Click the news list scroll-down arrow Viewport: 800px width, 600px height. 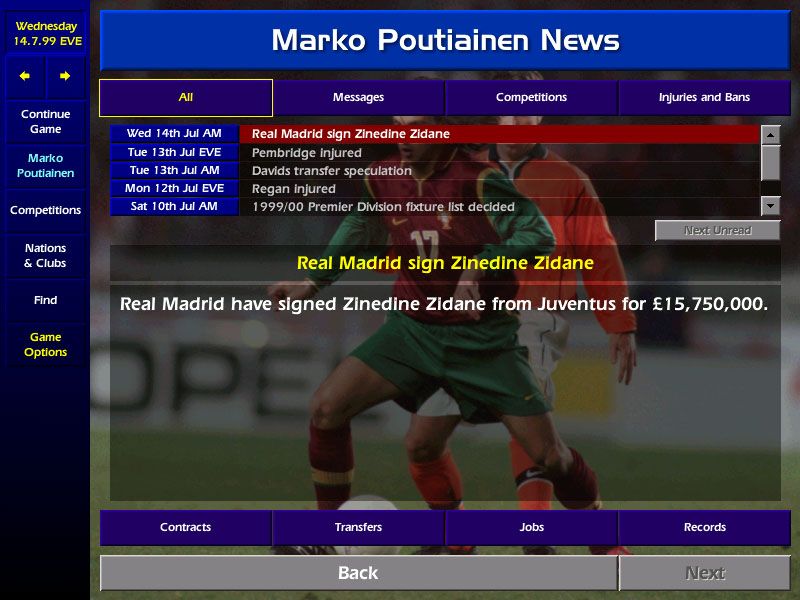[x=770, y=206]
